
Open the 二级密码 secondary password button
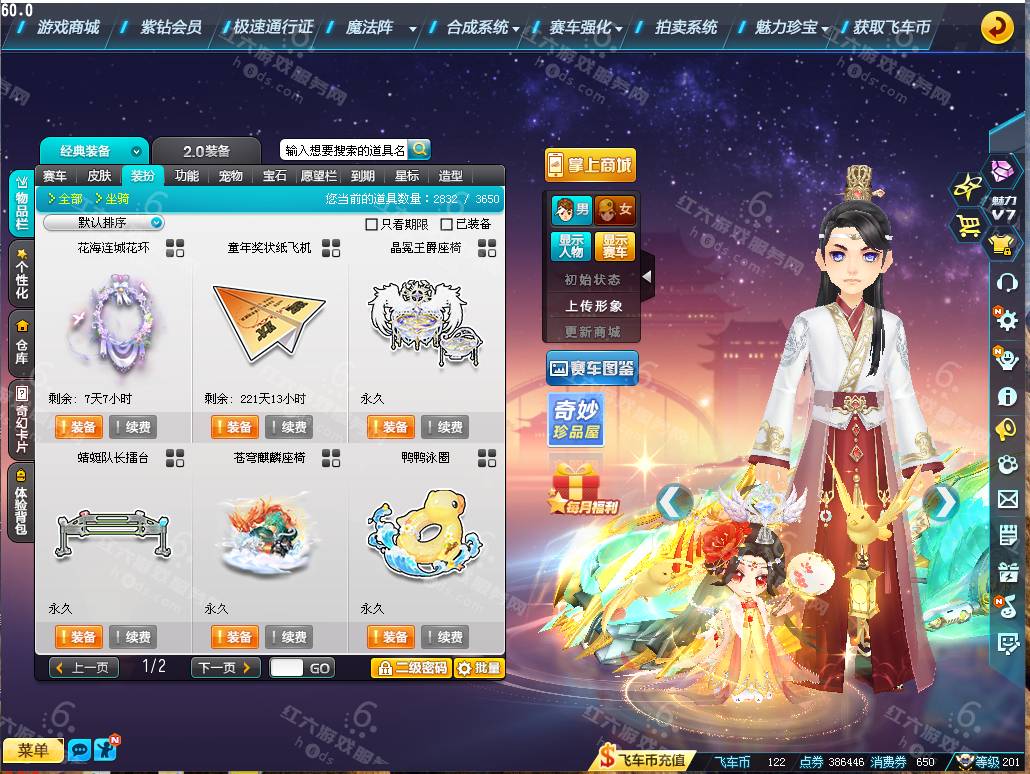click(410, 668)
